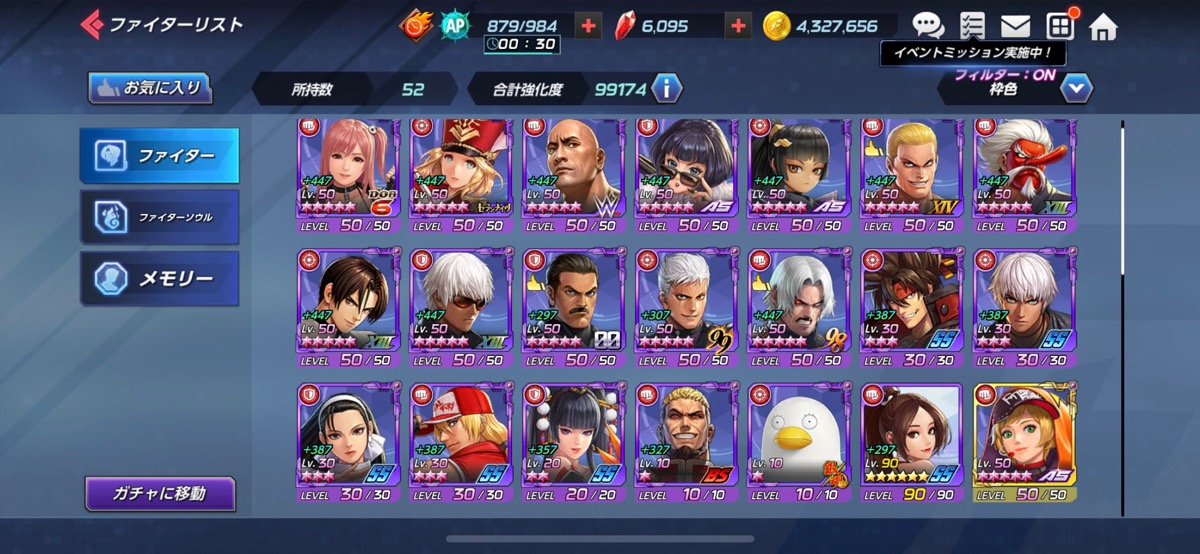Select the WWE bald fighter card

coord(575,175)
